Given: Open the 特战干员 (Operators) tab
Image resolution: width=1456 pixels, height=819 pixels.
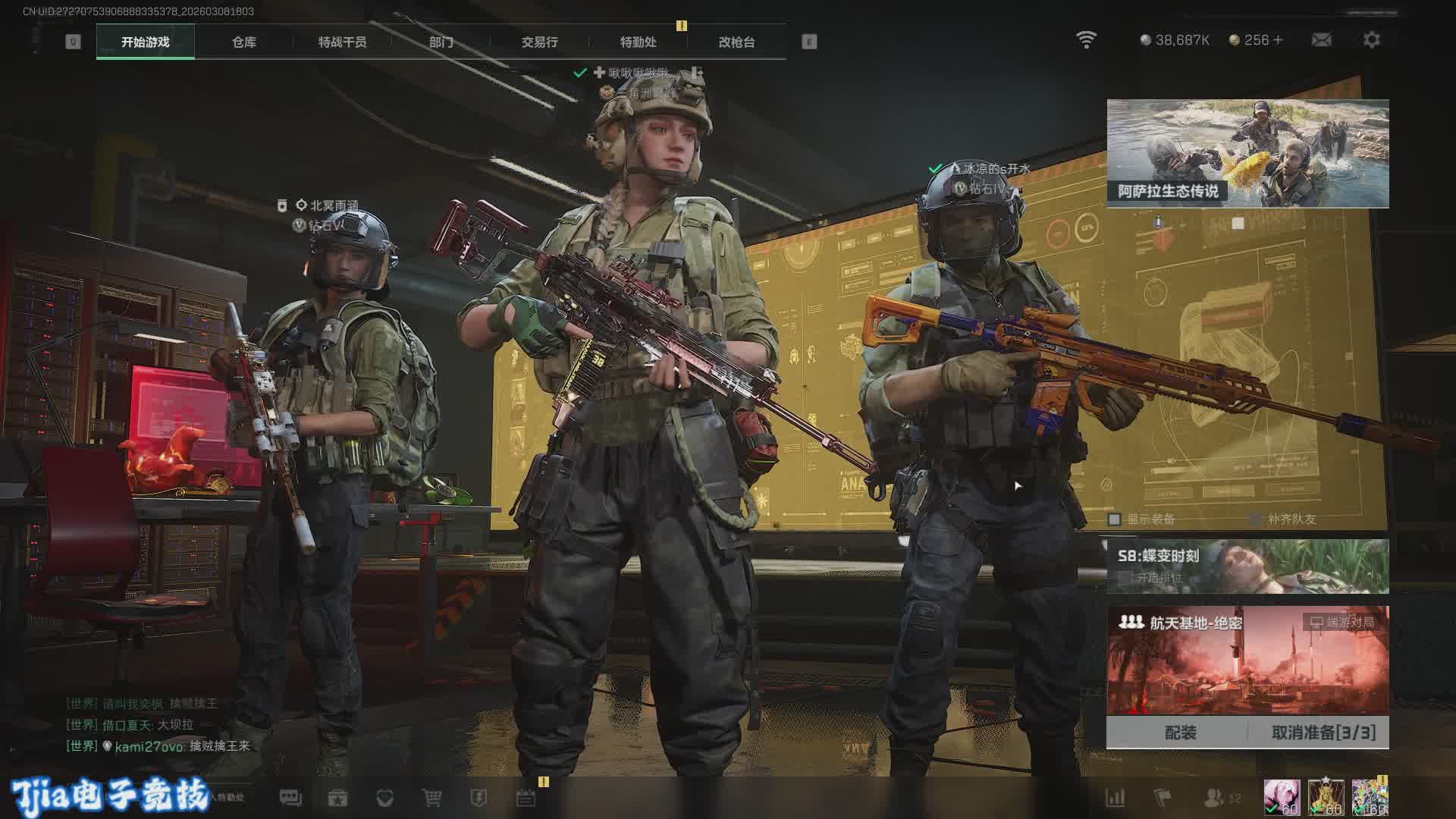Looking at the screenshot, I should [342, 42].
